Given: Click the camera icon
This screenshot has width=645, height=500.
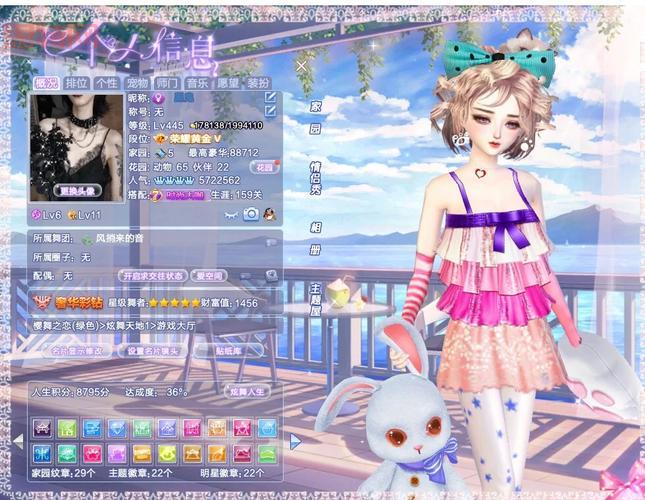Looking at the screenshot, I should 250,214.
